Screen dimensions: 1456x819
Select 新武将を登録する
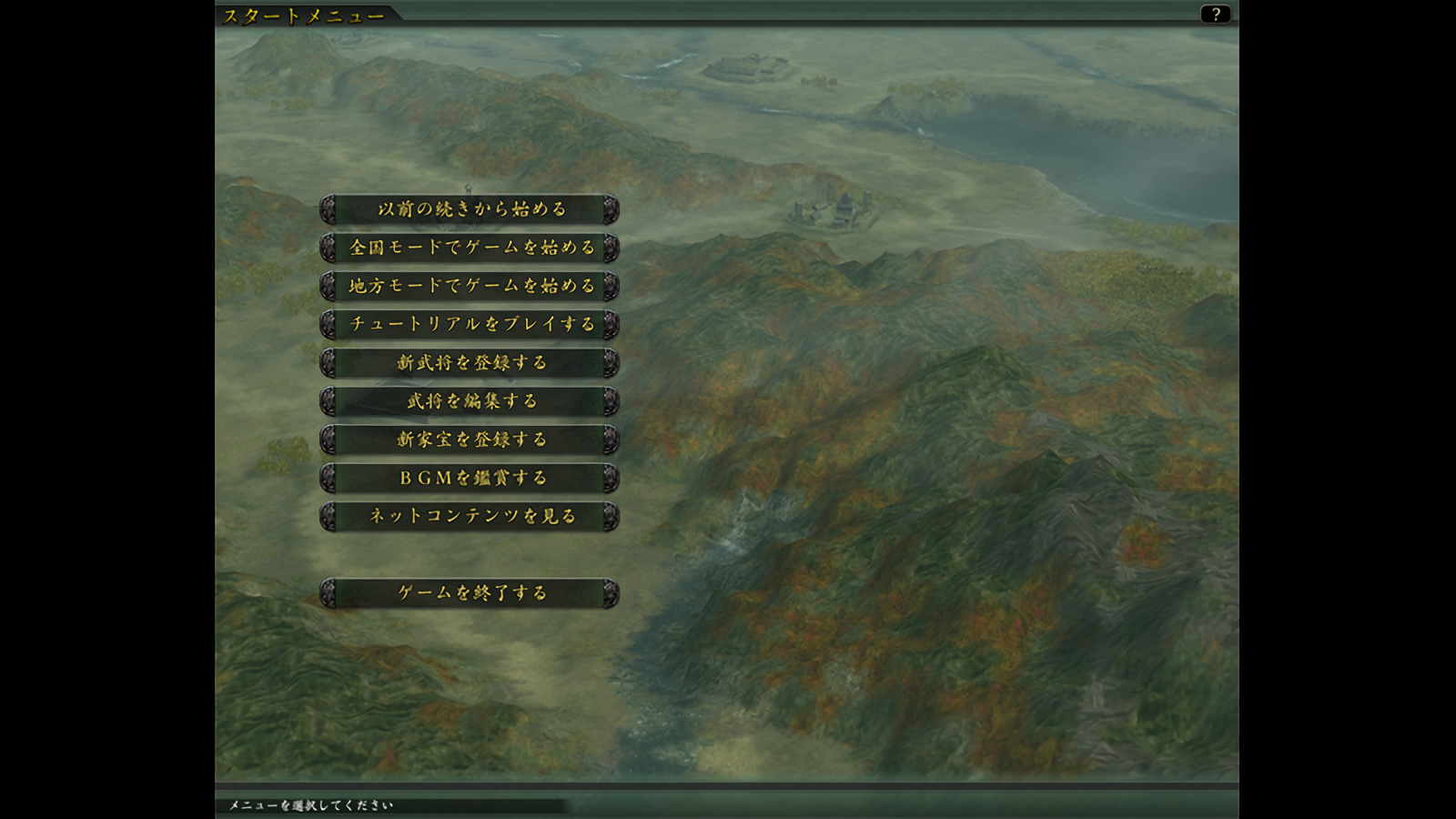[x=470, y=362]
